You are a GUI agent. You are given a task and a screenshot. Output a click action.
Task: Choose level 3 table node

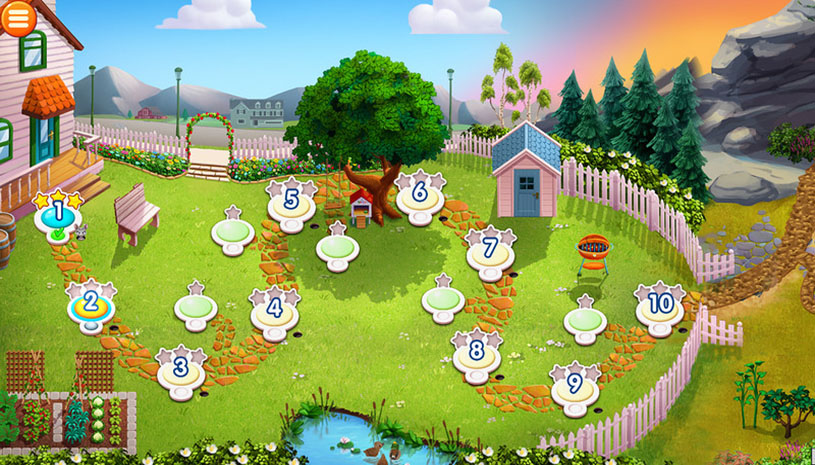point(181,368)
